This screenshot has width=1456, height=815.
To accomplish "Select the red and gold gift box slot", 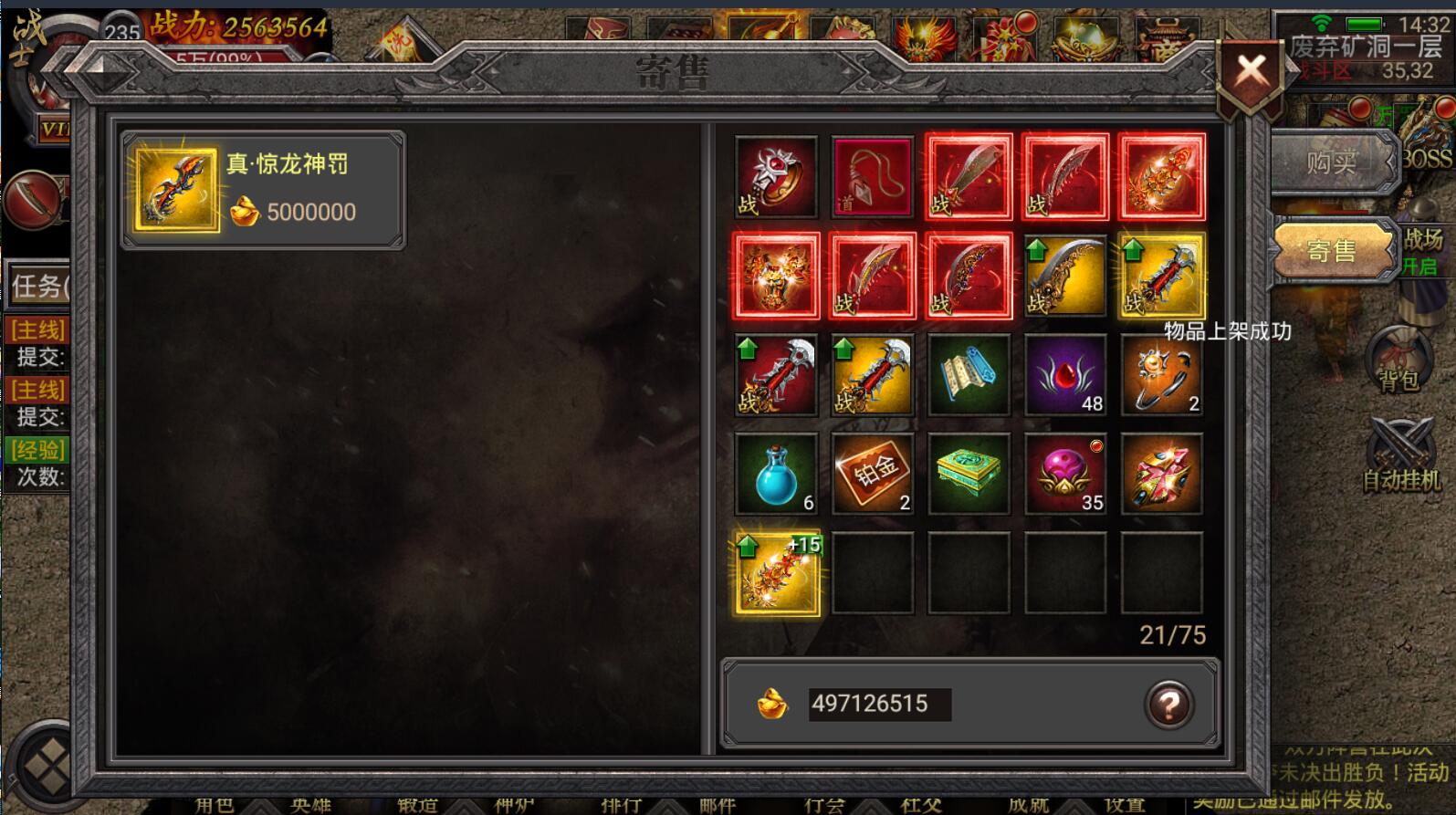I will [1161, 474].
